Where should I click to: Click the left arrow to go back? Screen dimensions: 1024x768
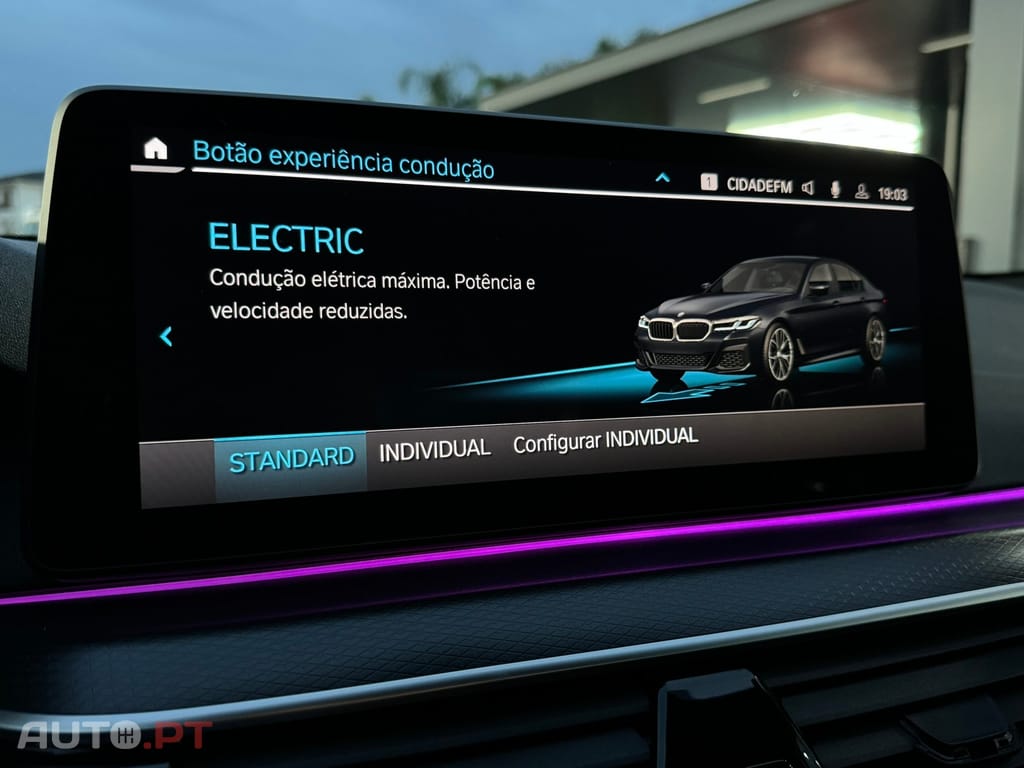[x=166, y=337]
